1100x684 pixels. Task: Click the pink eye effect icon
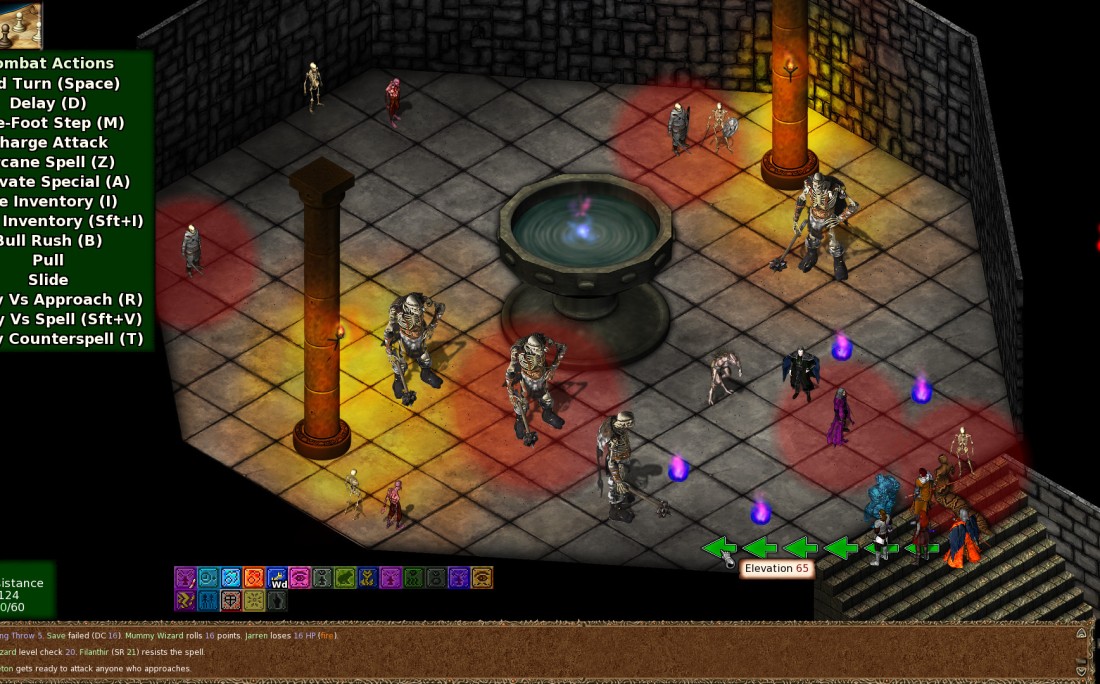(x=299, y=577)
